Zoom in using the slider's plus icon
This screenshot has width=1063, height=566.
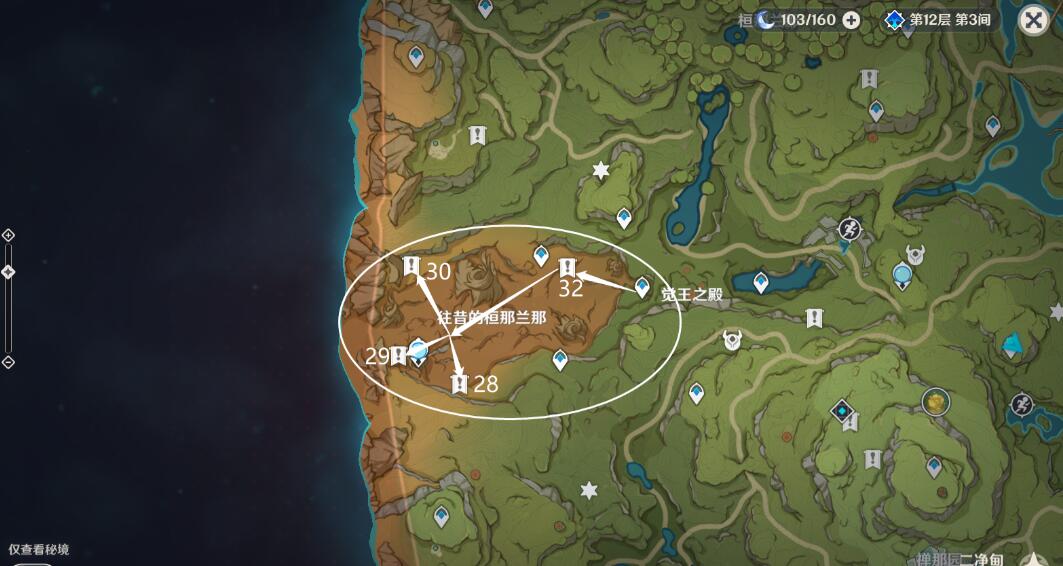[x=8, y=235]
